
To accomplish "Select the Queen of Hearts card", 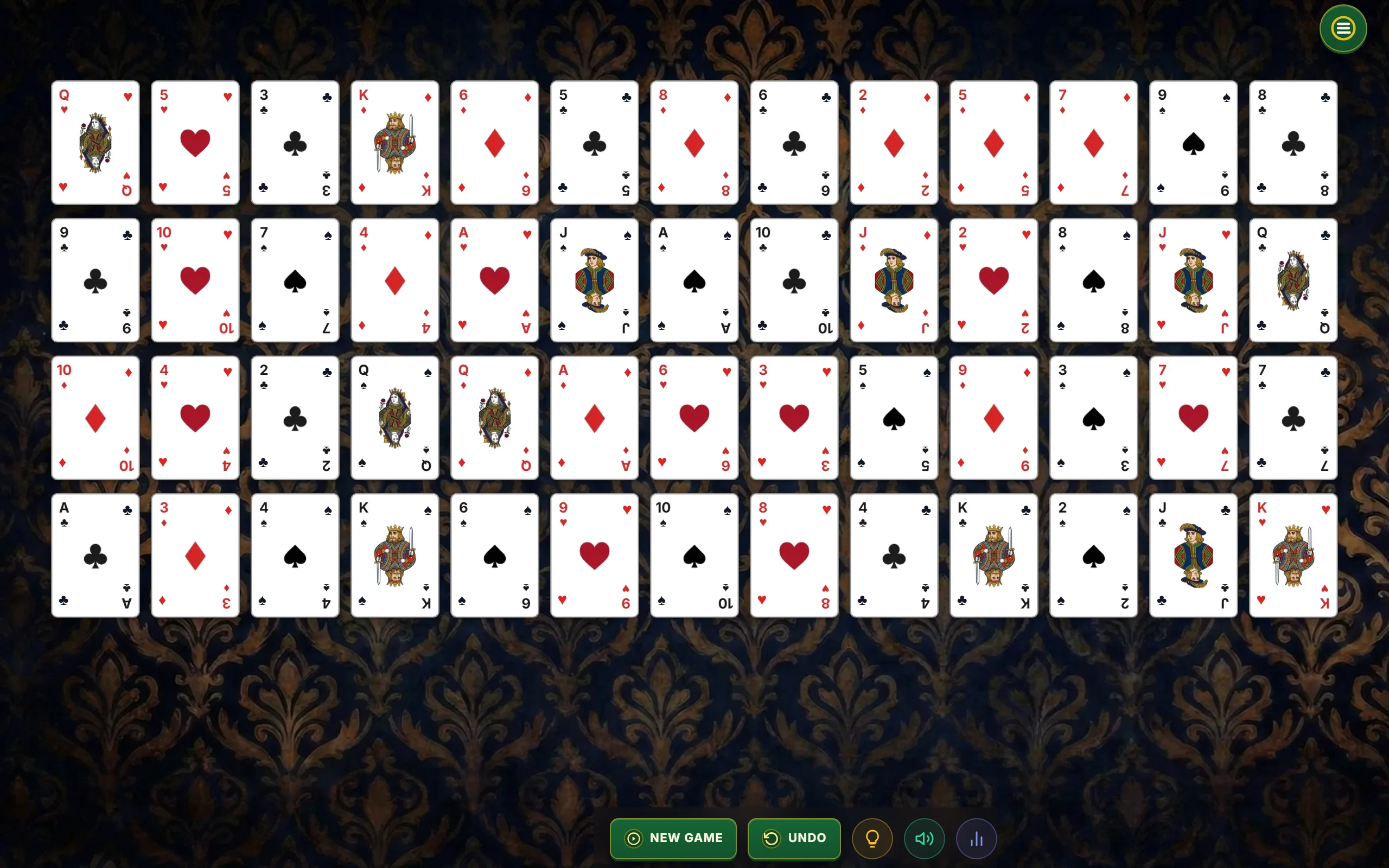I will coord(95,143).
